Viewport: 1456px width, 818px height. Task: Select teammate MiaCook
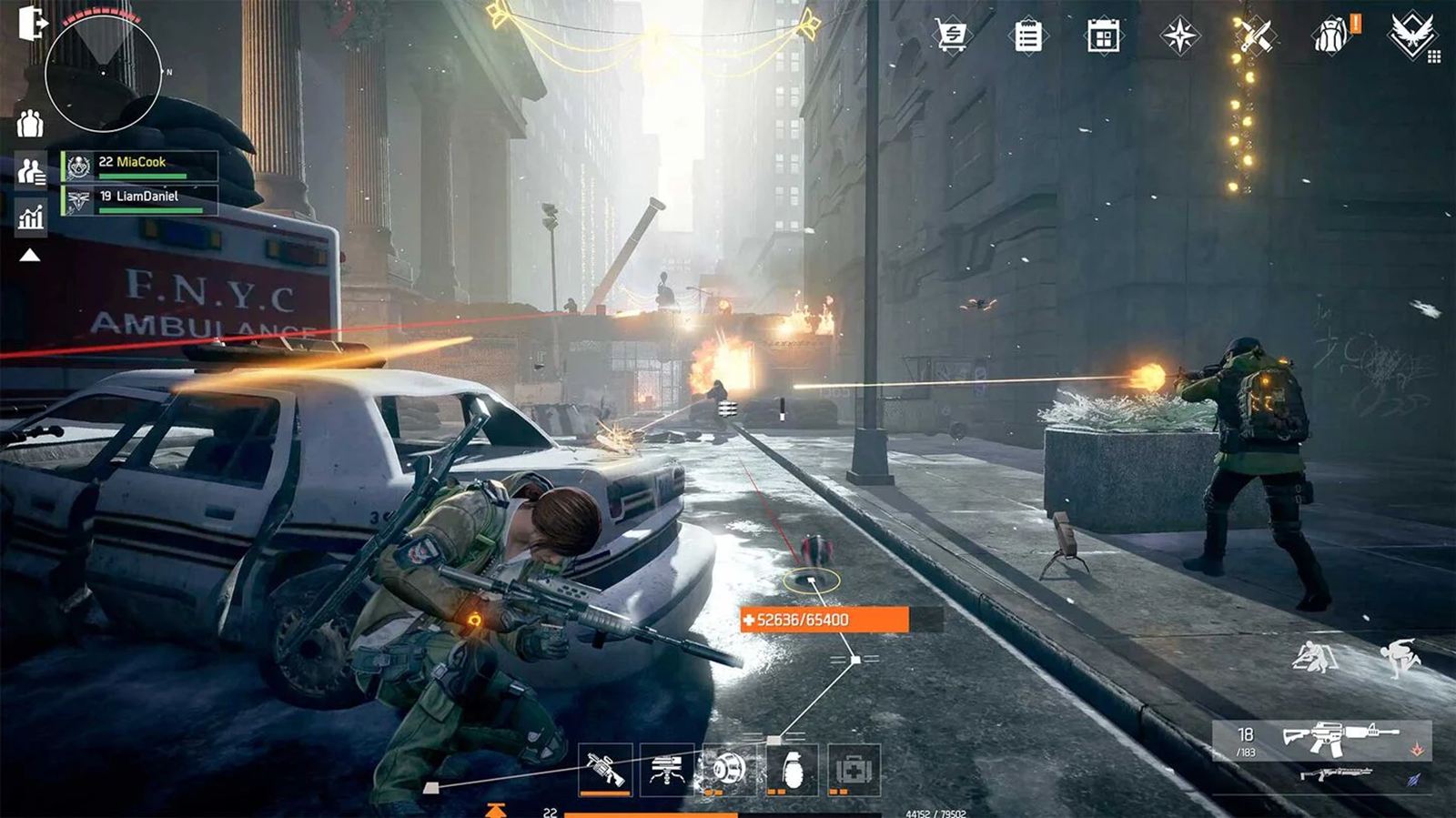tap(140, 166)
